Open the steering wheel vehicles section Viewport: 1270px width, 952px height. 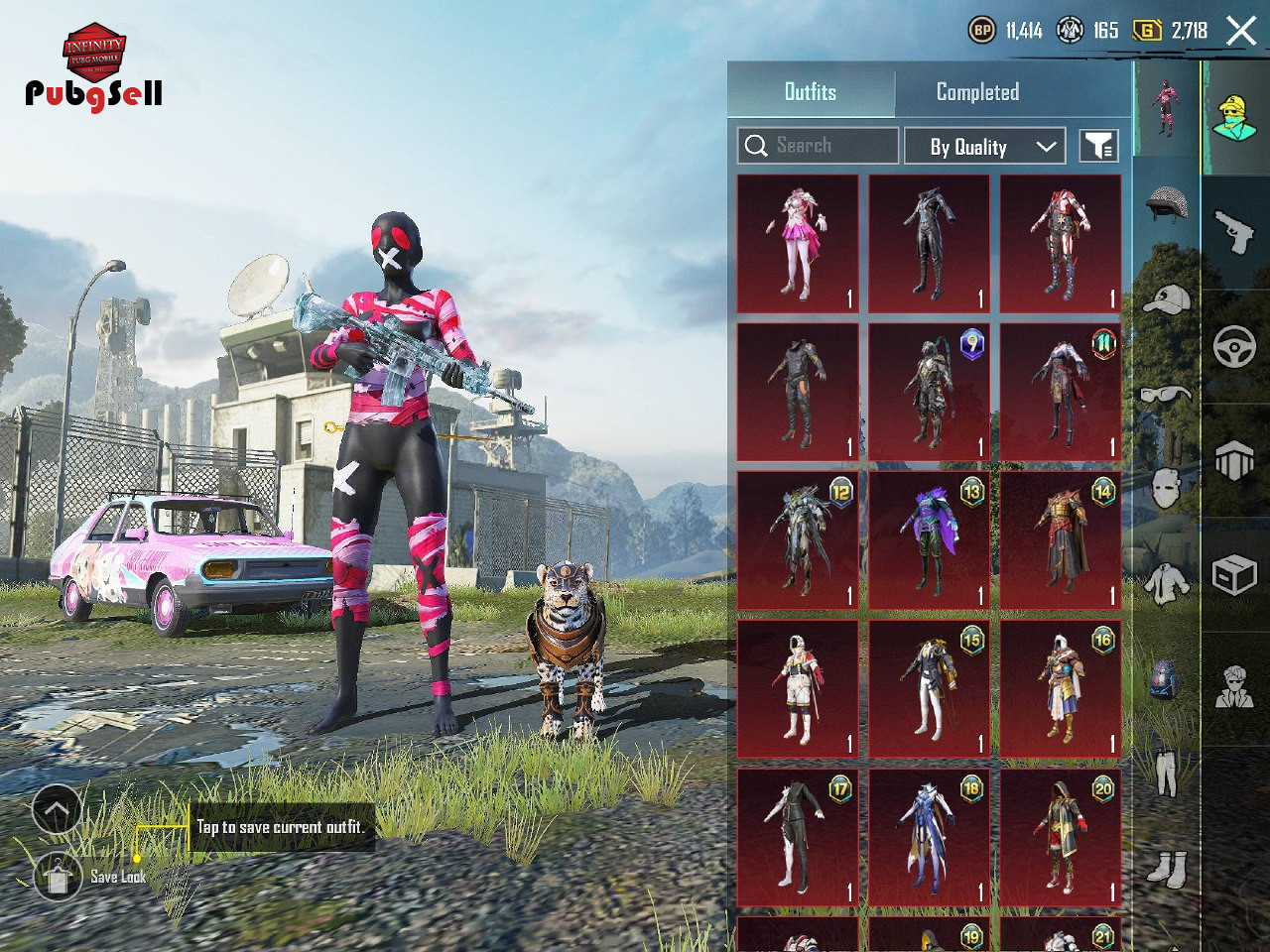point(1235,347)
